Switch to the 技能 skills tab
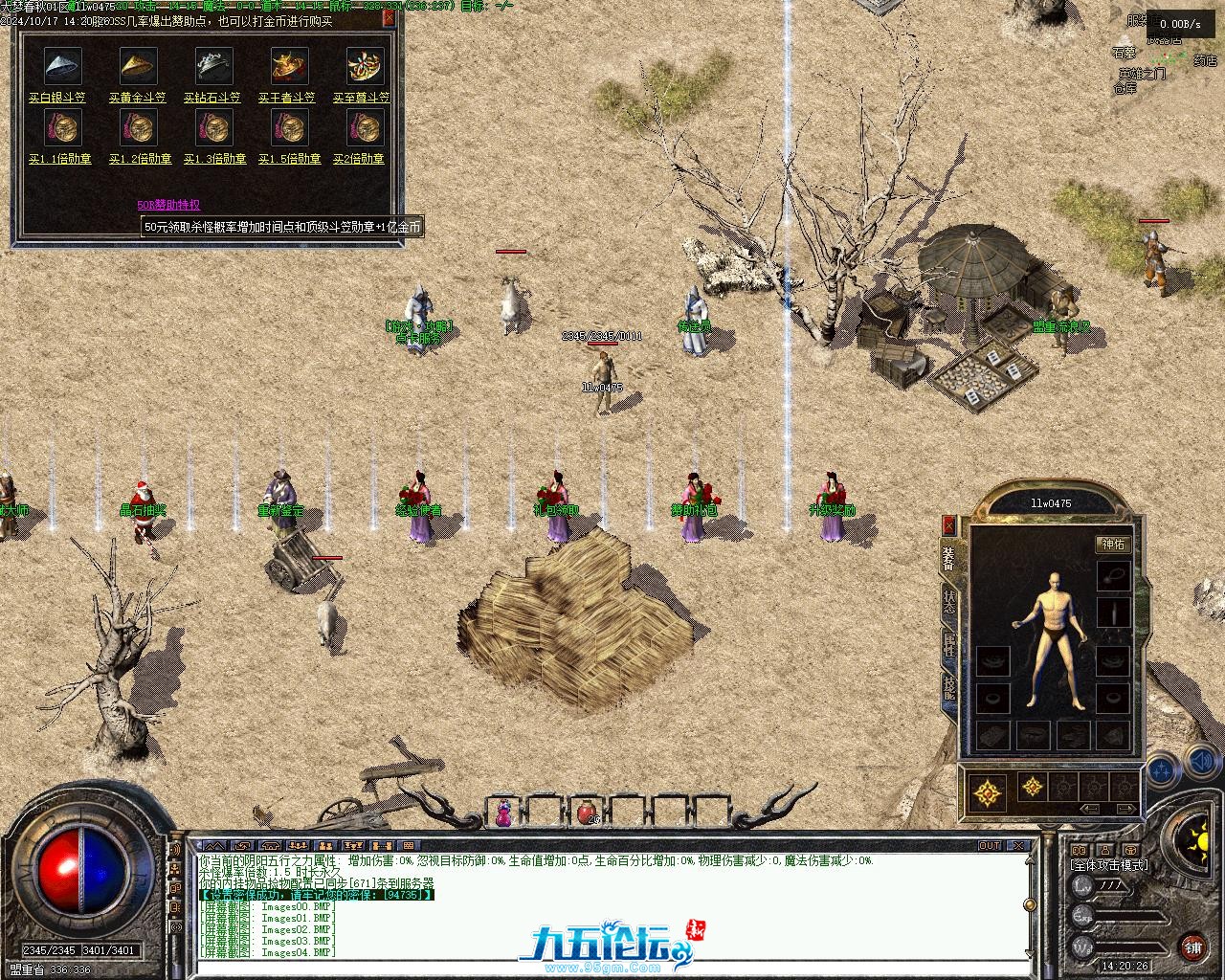This screenshot has height=980, width=1225. coord(949,690)
